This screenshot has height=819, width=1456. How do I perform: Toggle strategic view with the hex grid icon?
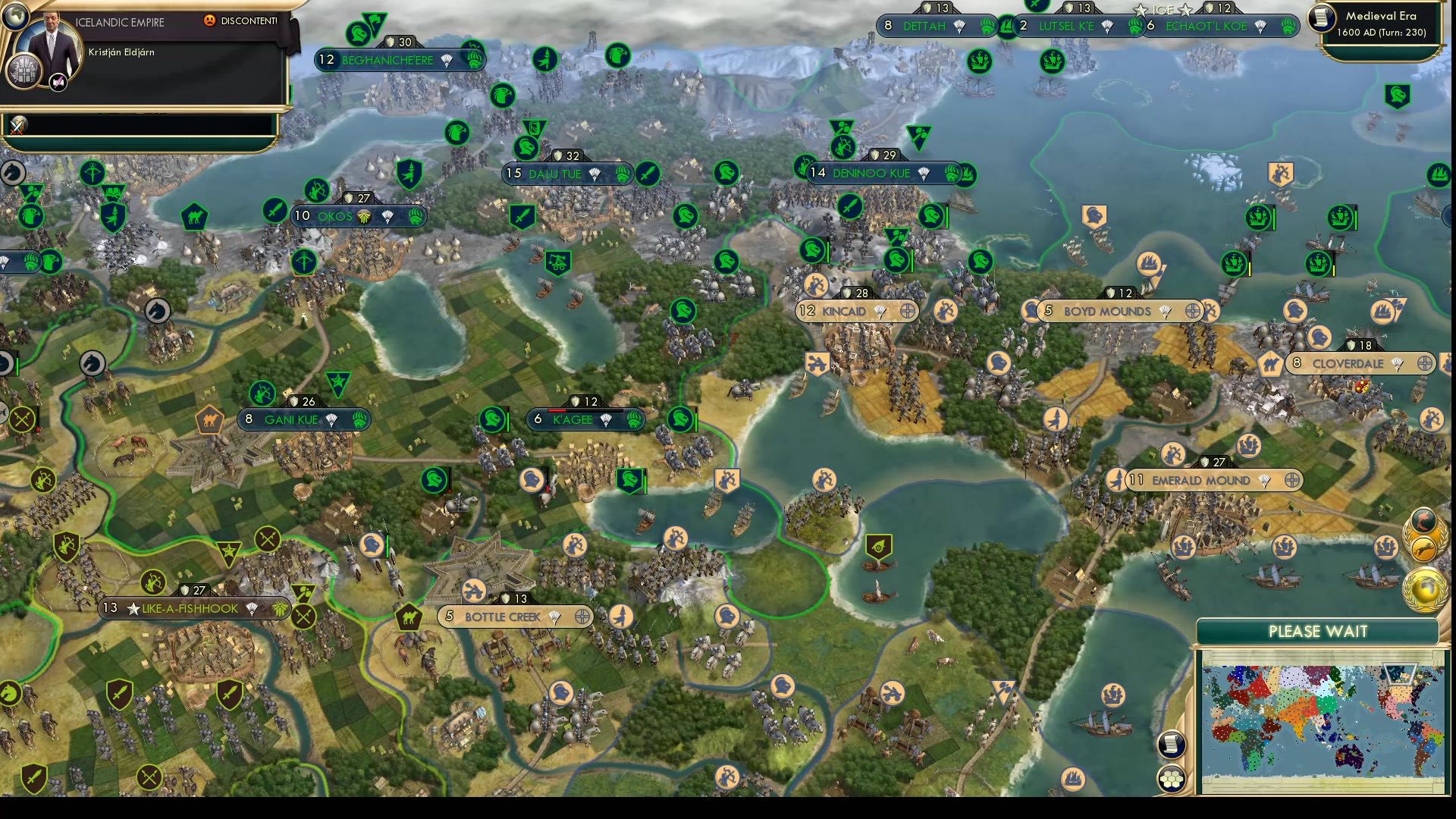point(1172,777)
